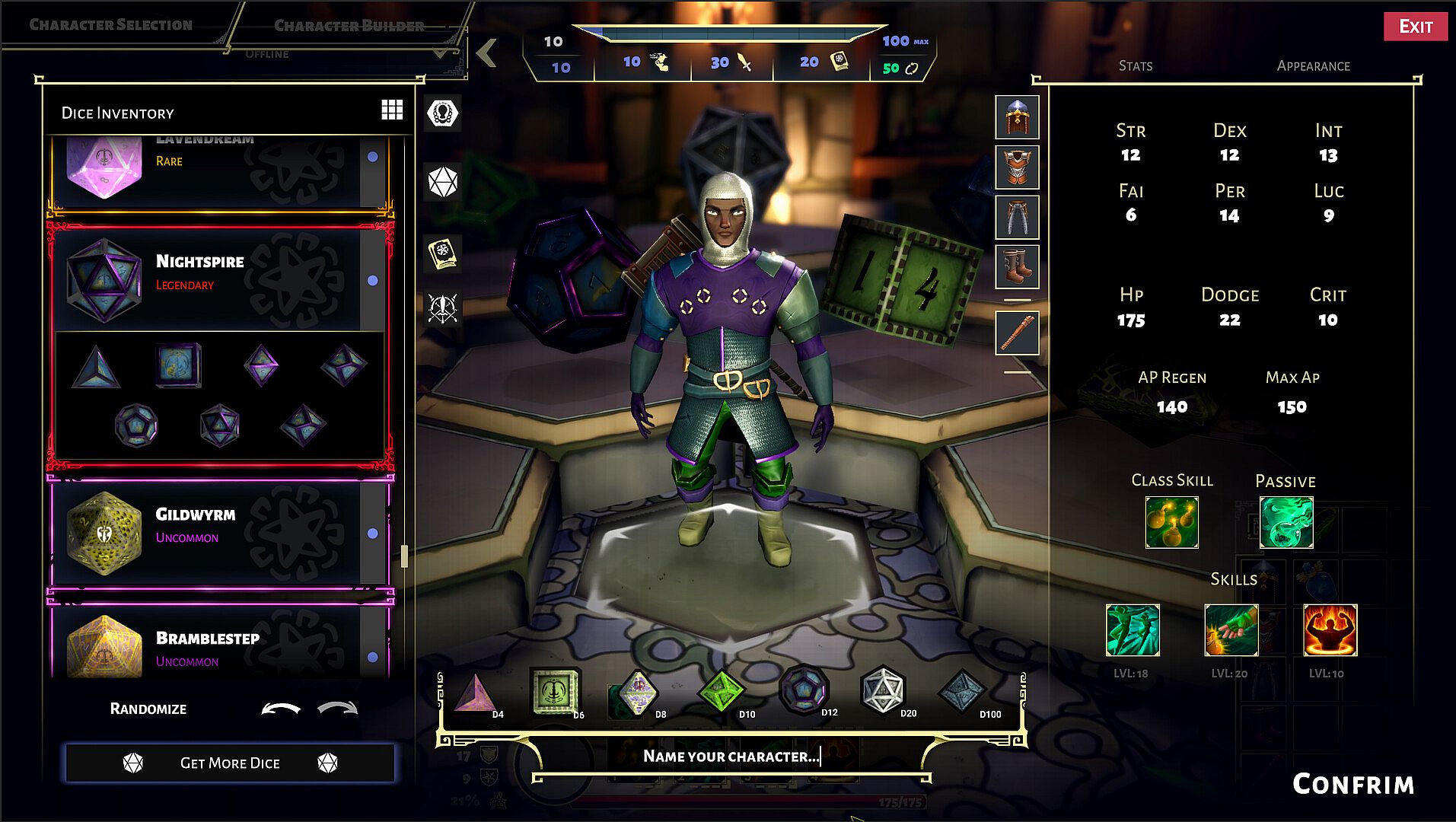
Task: Select the boots equipment slot
Action: [x=1017, y=266]
